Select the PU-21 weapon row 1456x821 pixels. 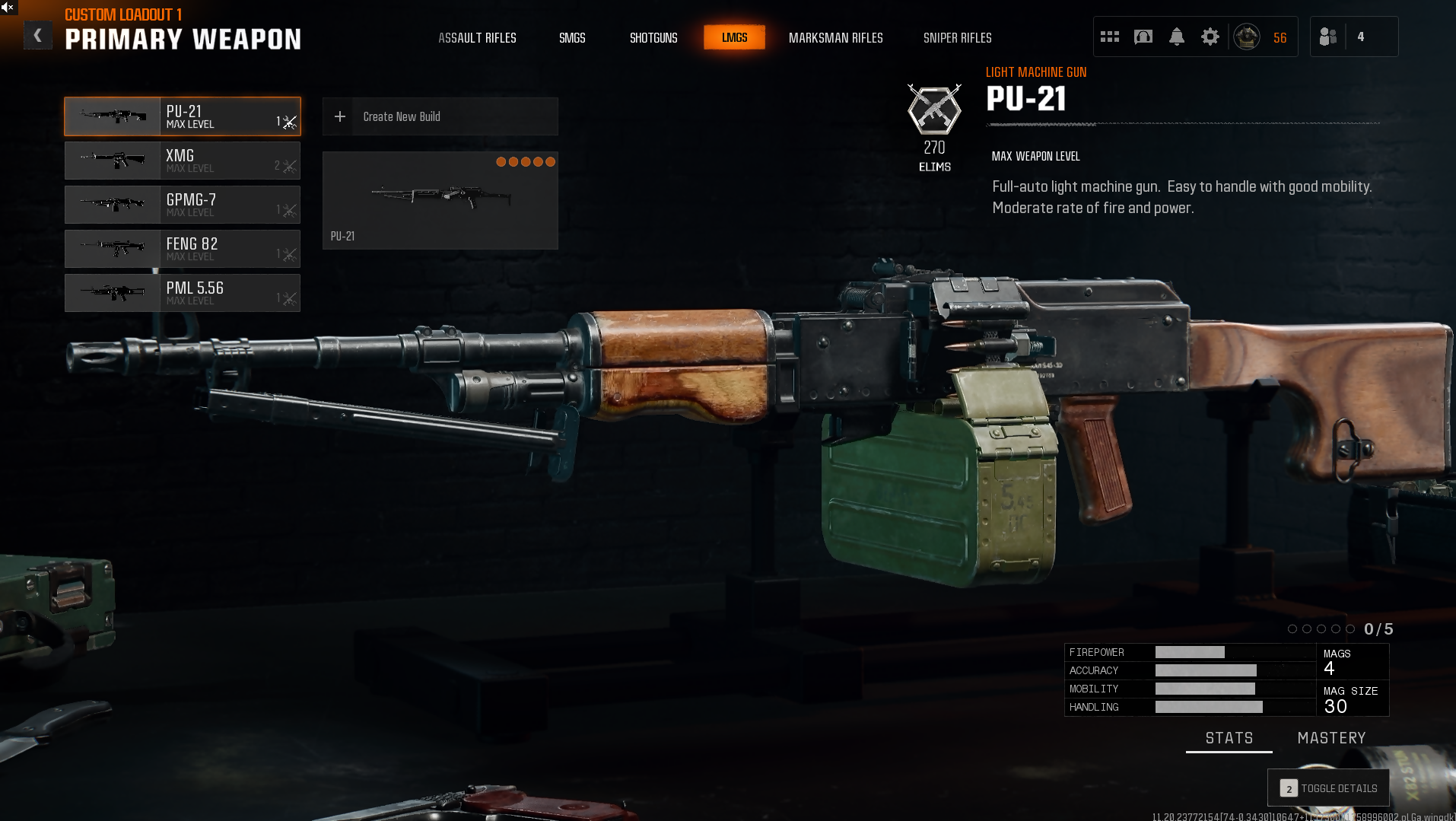183,116
